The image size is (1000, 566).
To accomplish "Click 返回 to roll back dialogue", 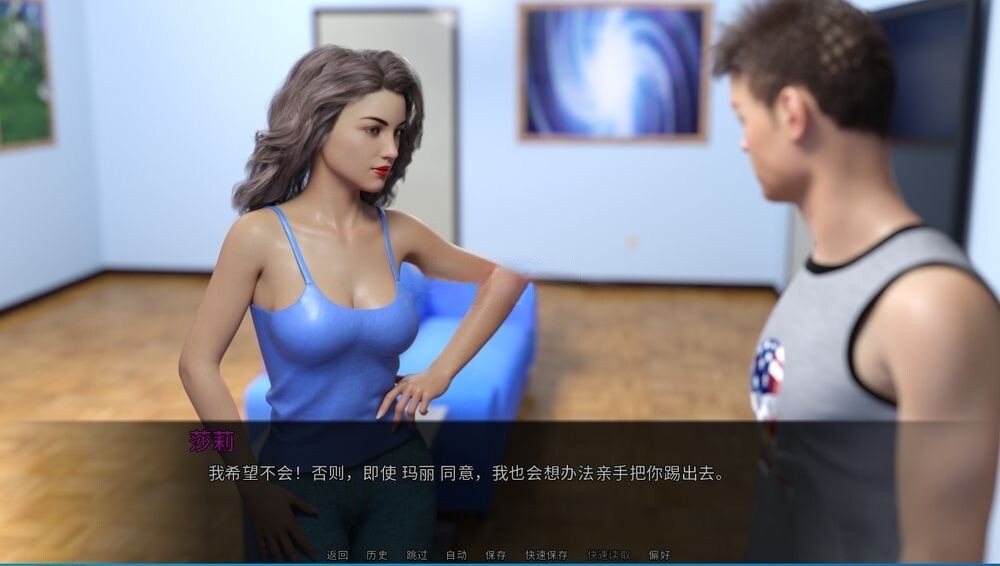I will pyautogui.click(x=337, y=555).
